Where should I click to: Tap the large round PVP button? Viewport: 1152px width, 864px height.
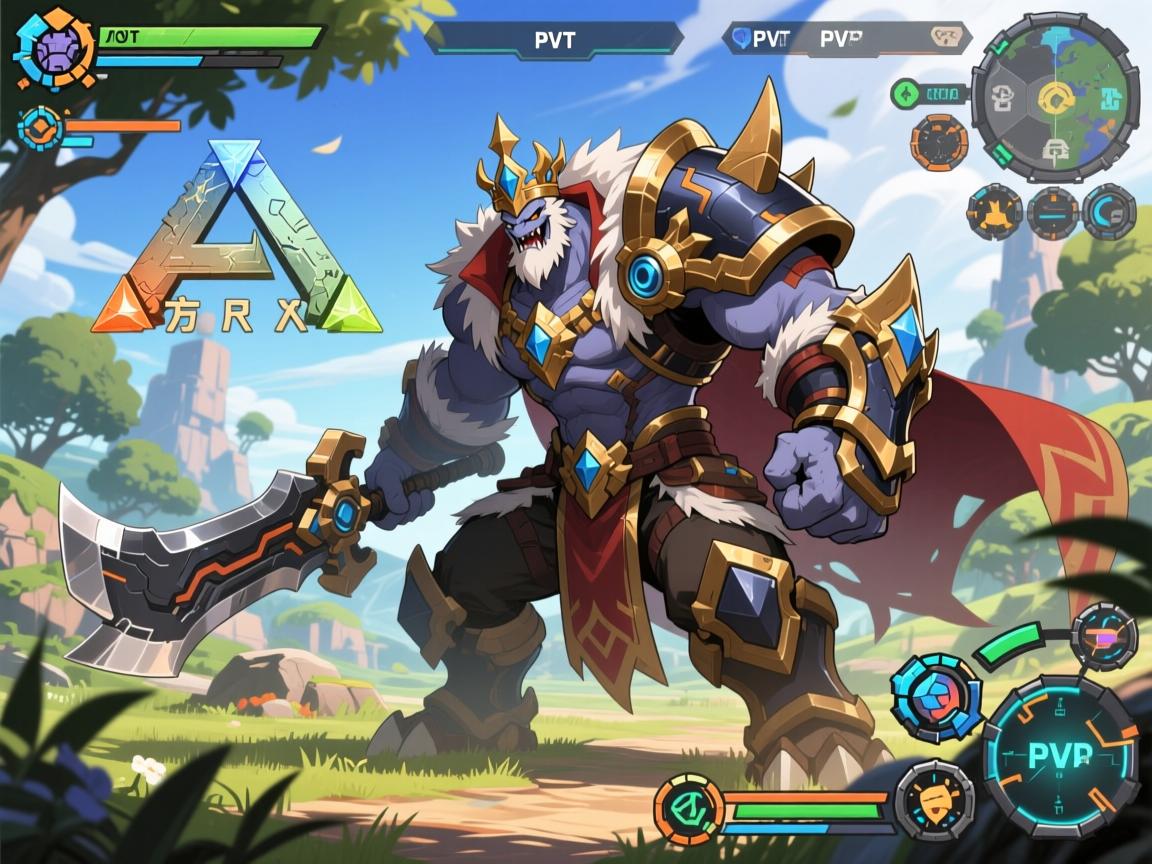point(1059,755)
